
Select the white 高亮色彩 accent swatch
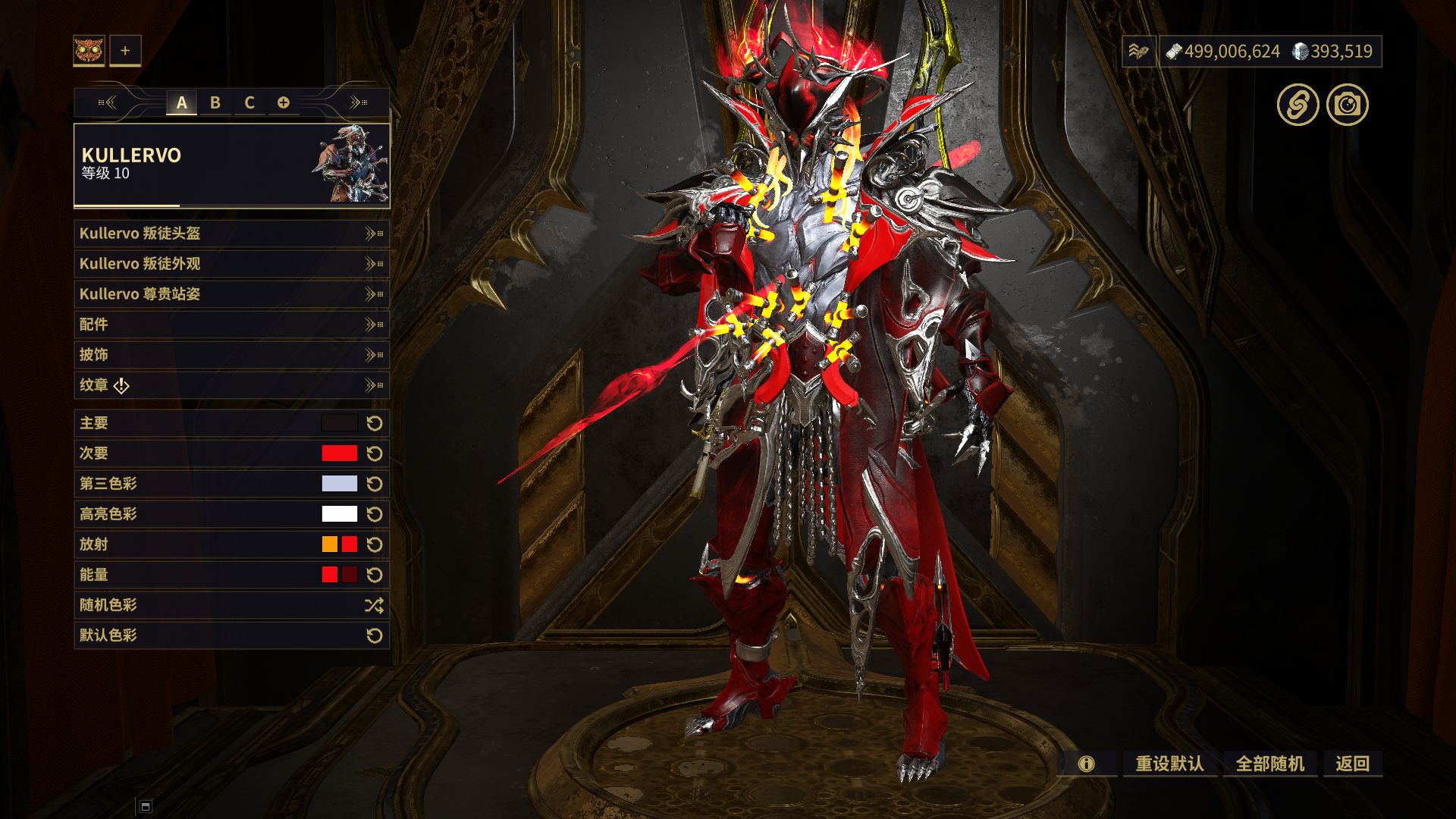coord(339,514)
